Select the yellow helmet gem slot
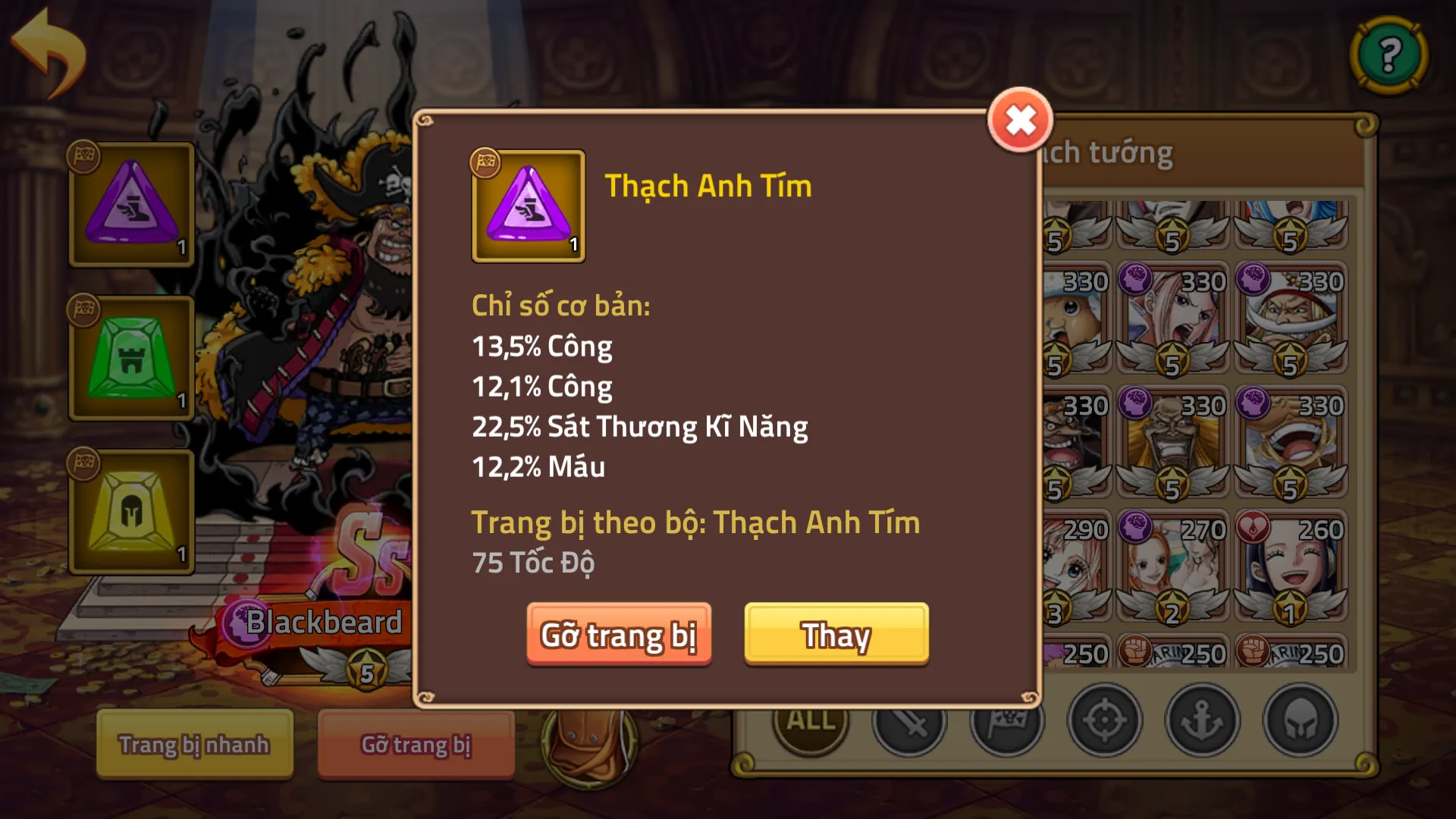The image size is (1456, 819). tap(130, 512)
